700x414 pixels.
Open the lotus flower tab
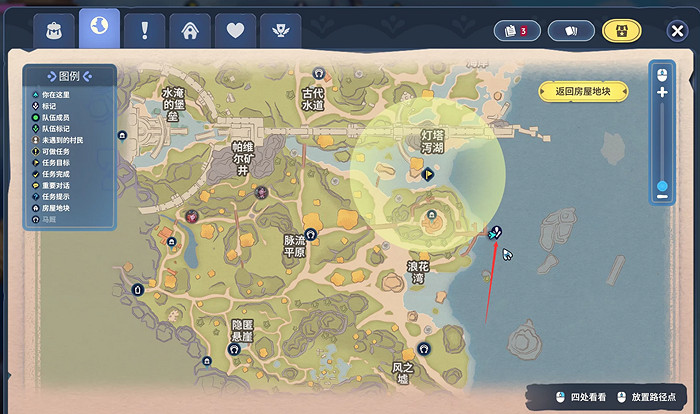tap(280, 30)
